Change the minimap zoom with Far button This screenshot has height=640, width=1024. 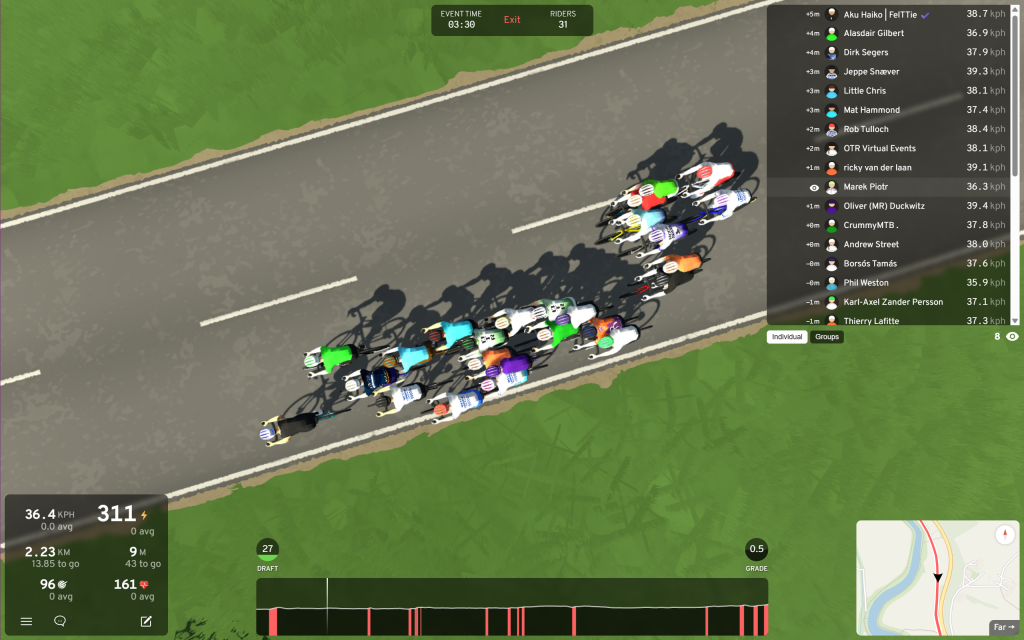(1001, 627)
